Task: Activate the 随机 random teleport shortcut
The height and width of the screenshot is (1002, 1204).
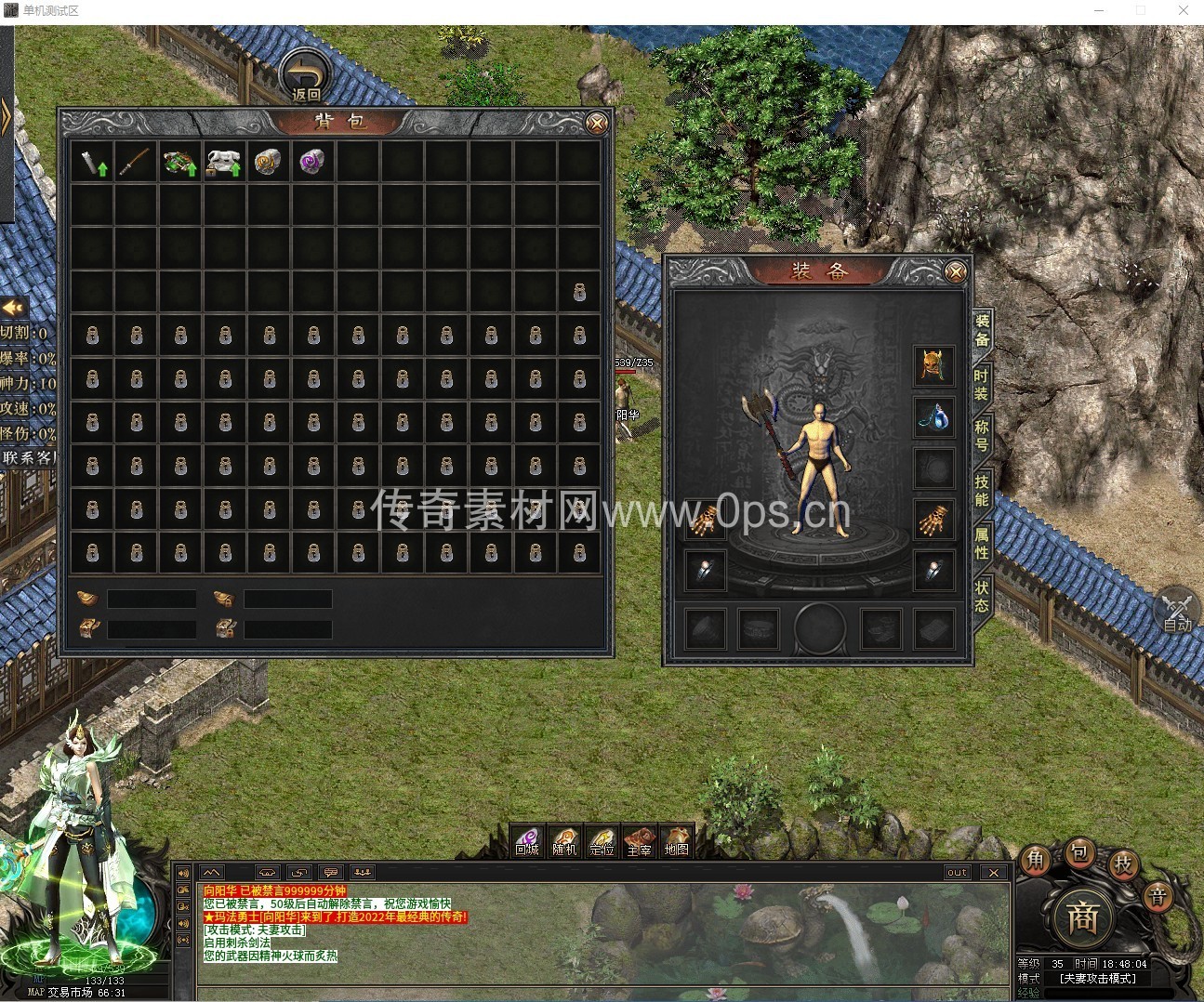Action: pyautogui.click(x=564, y=841)
